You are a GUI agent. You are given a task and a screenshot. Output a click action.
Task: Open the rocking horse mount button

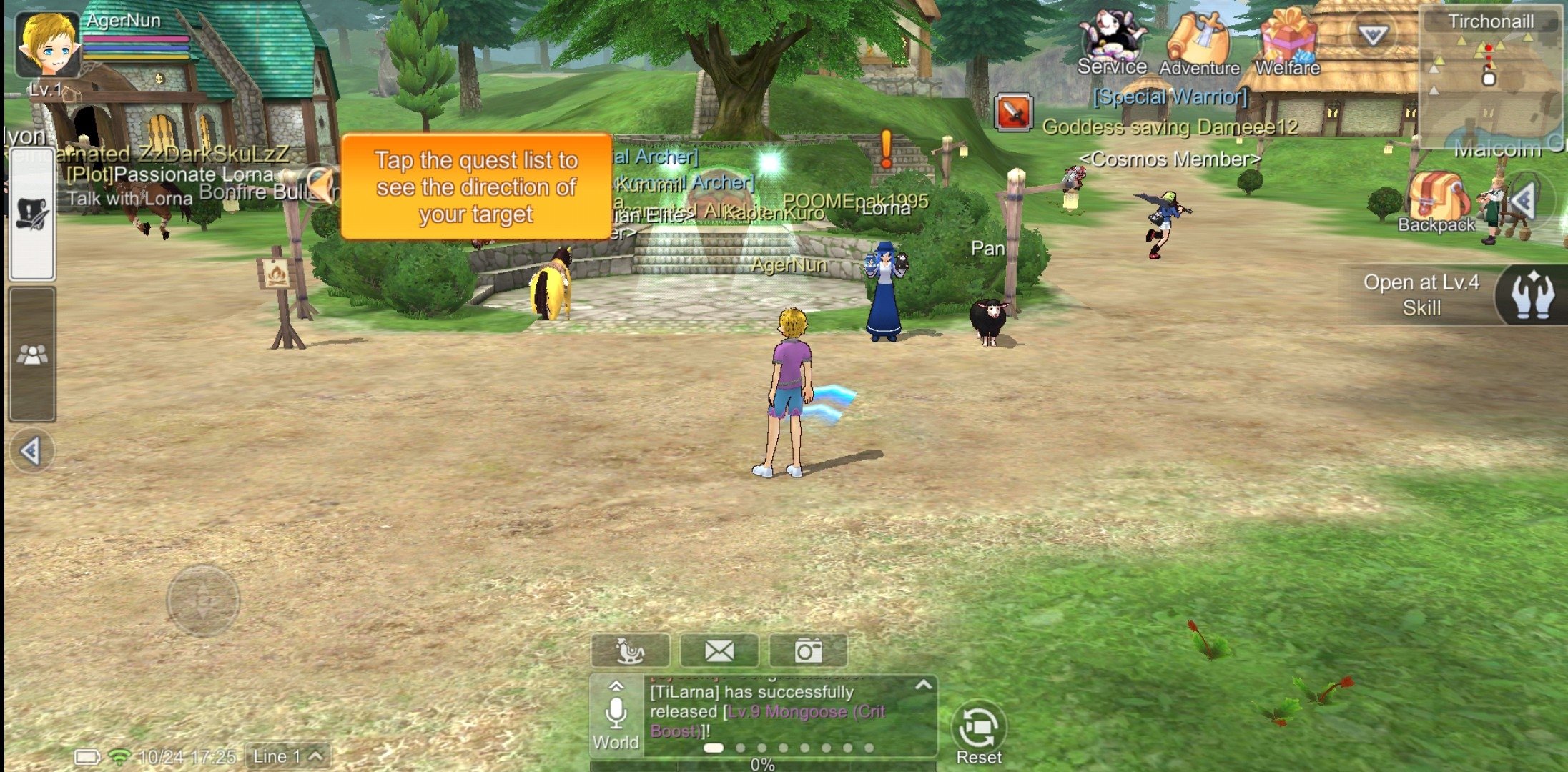coord(630,650)
